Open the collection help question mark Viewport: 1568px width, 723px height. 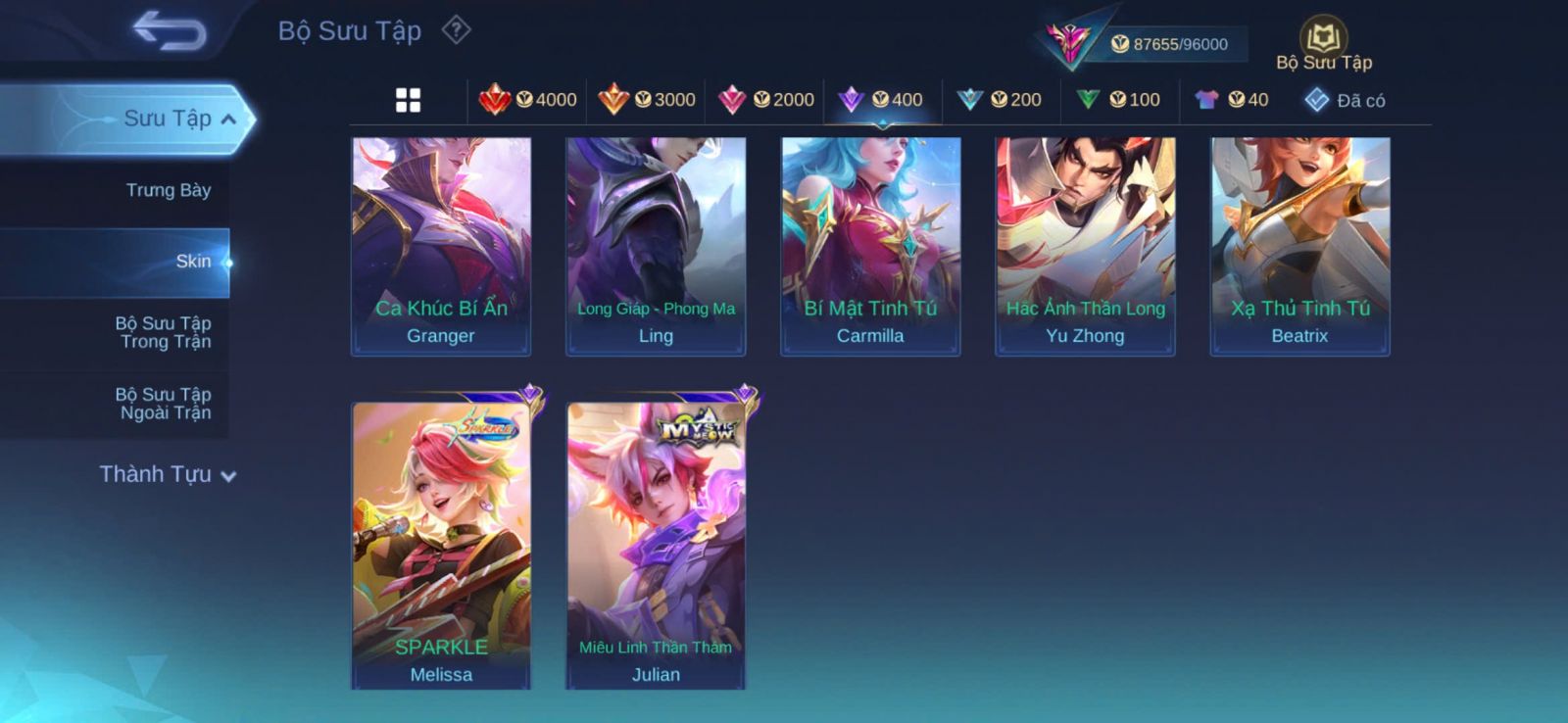tap(456, 30)
